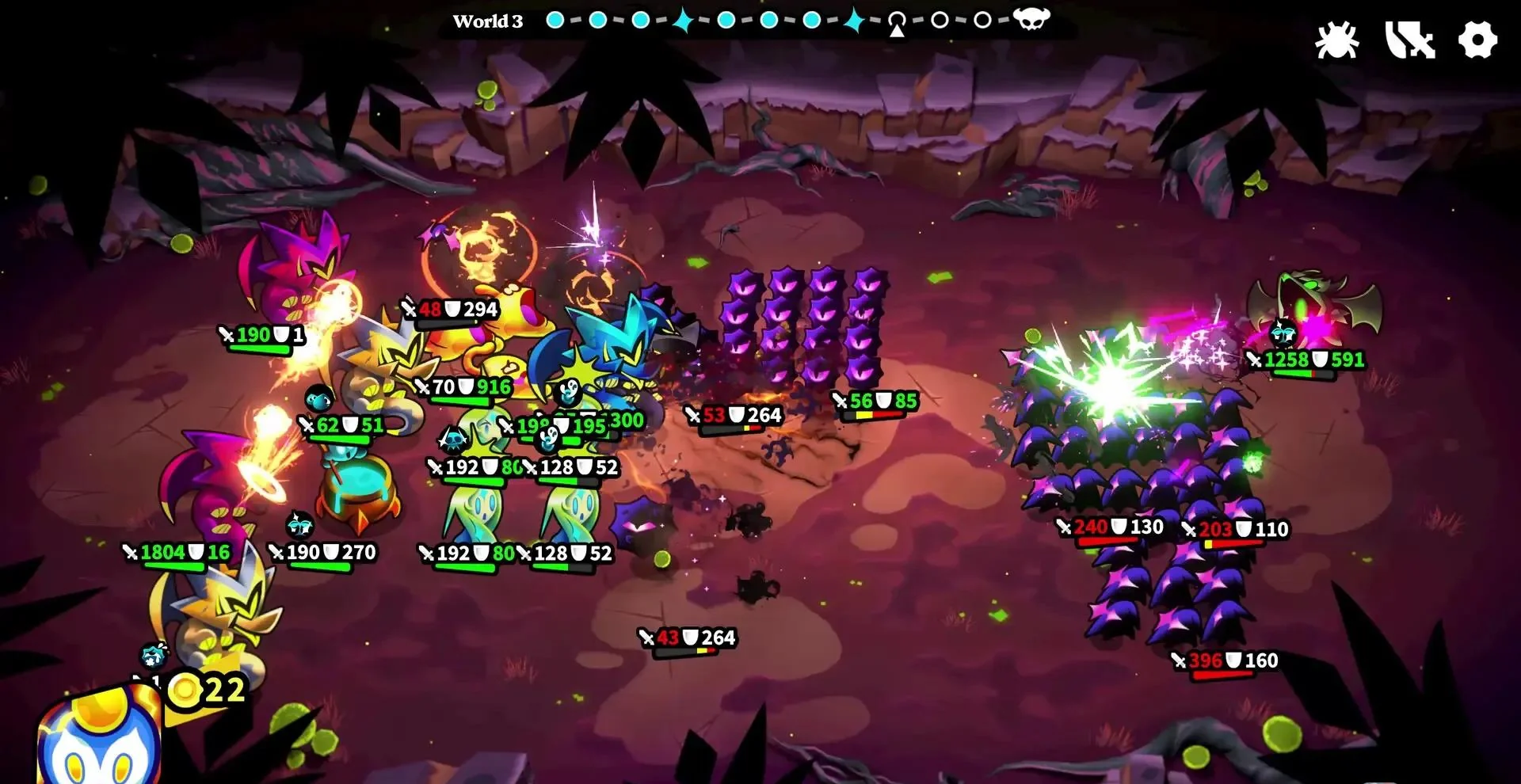Click the skull boss node on the World 3 track
Image resolution: width=1521 pixels, height=784 pixels.
click(x=1031, y=19)
